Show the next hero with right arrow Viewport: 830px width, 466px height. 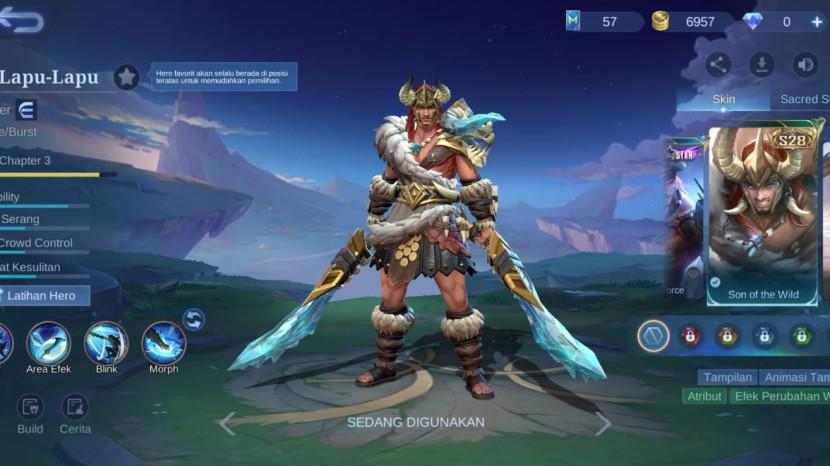point(602,423)
